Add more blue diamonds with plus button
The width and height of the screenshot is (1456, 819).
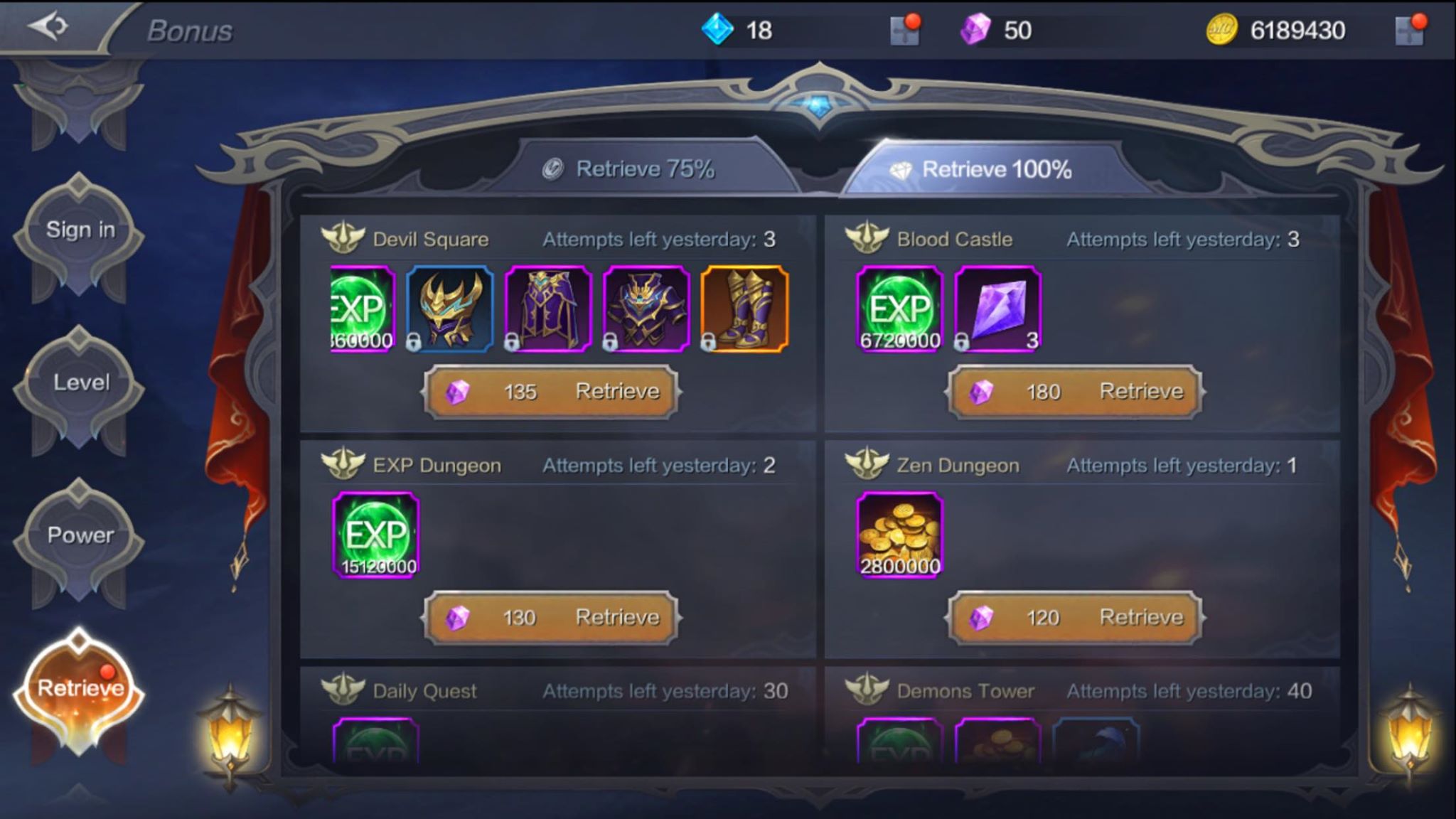pos(905,31)
